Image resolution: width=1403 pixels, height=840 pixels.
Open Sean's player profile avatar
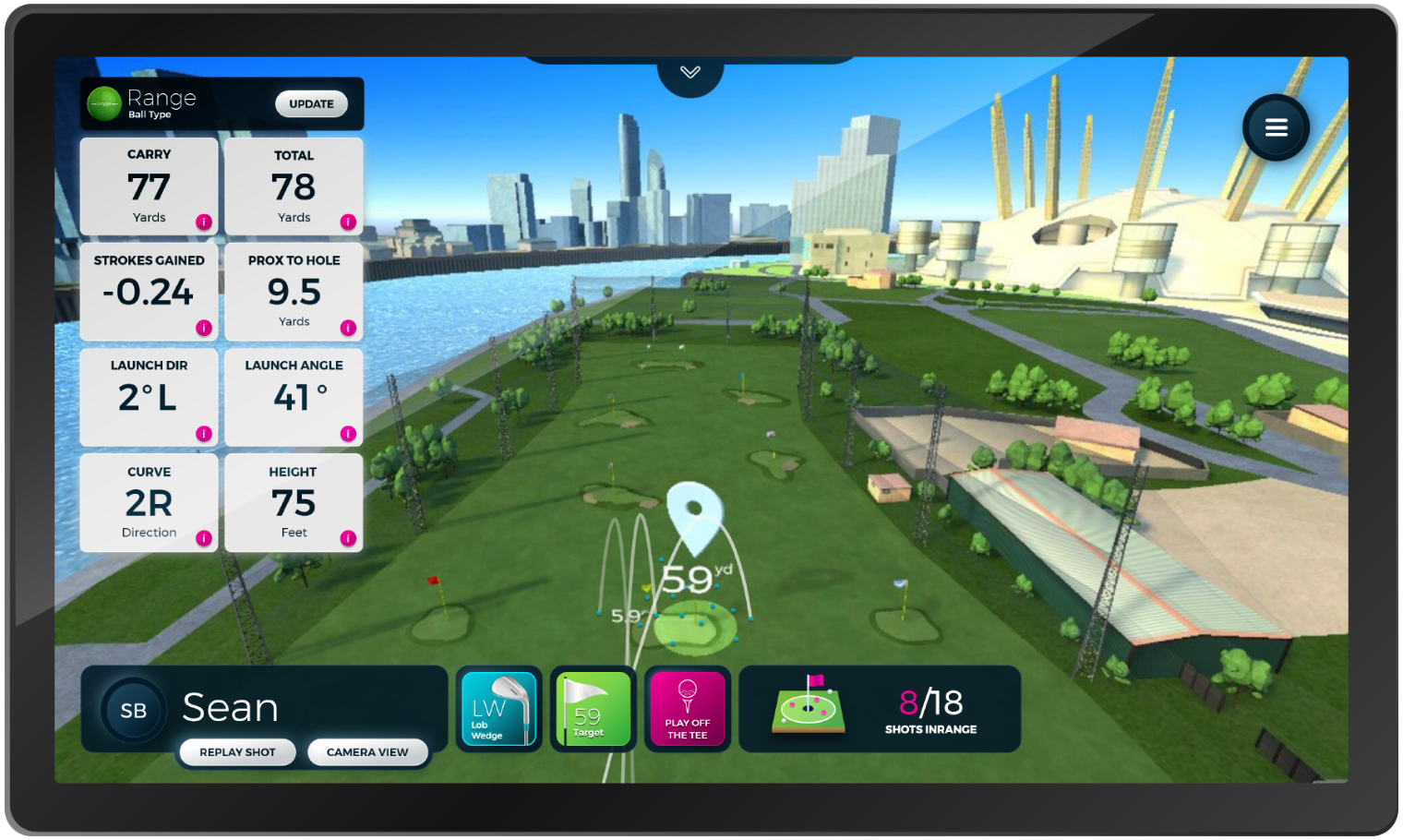132,709
